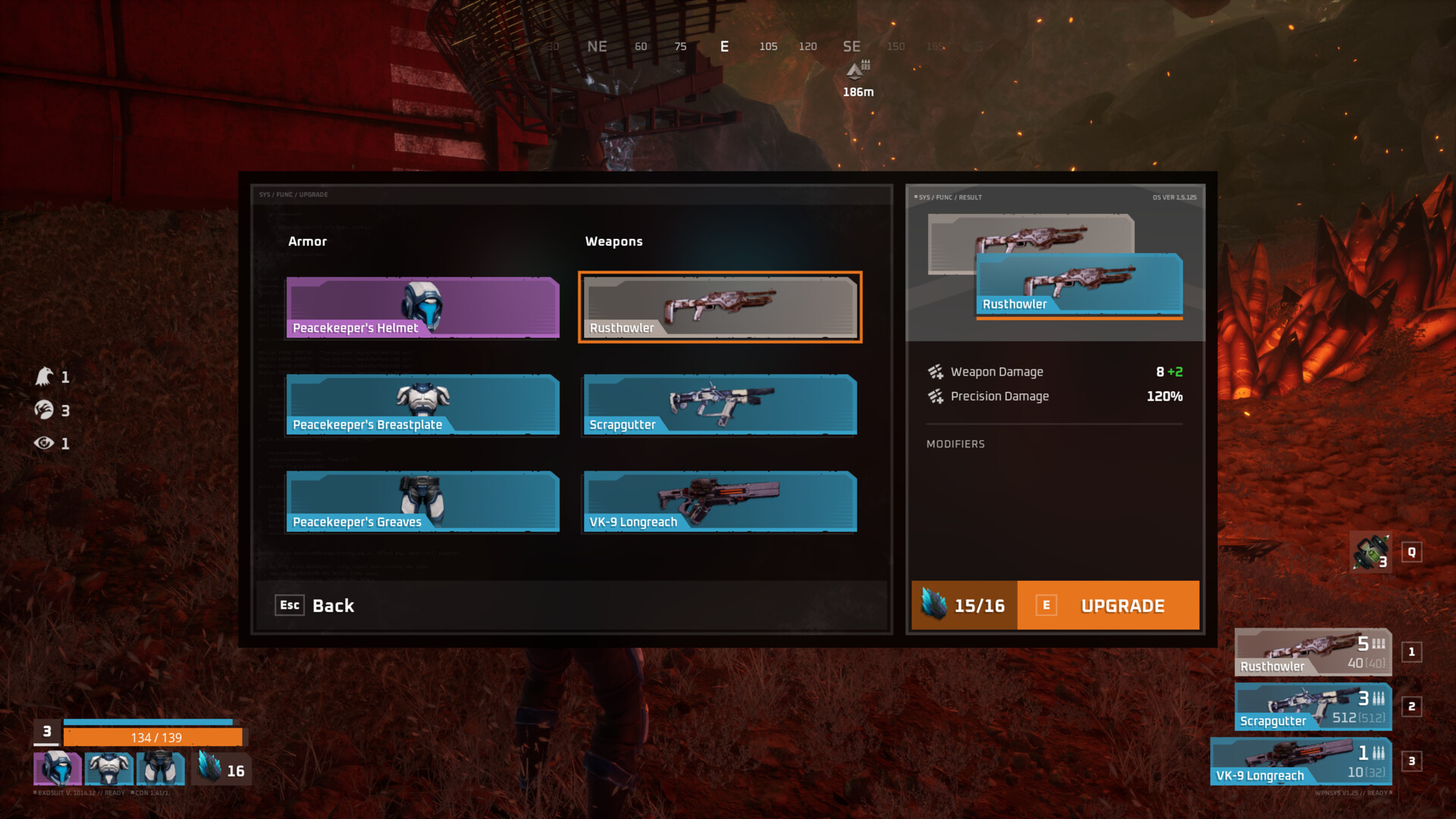Select the Peacekeeper's Helmet armor card

tap(422, 307)
